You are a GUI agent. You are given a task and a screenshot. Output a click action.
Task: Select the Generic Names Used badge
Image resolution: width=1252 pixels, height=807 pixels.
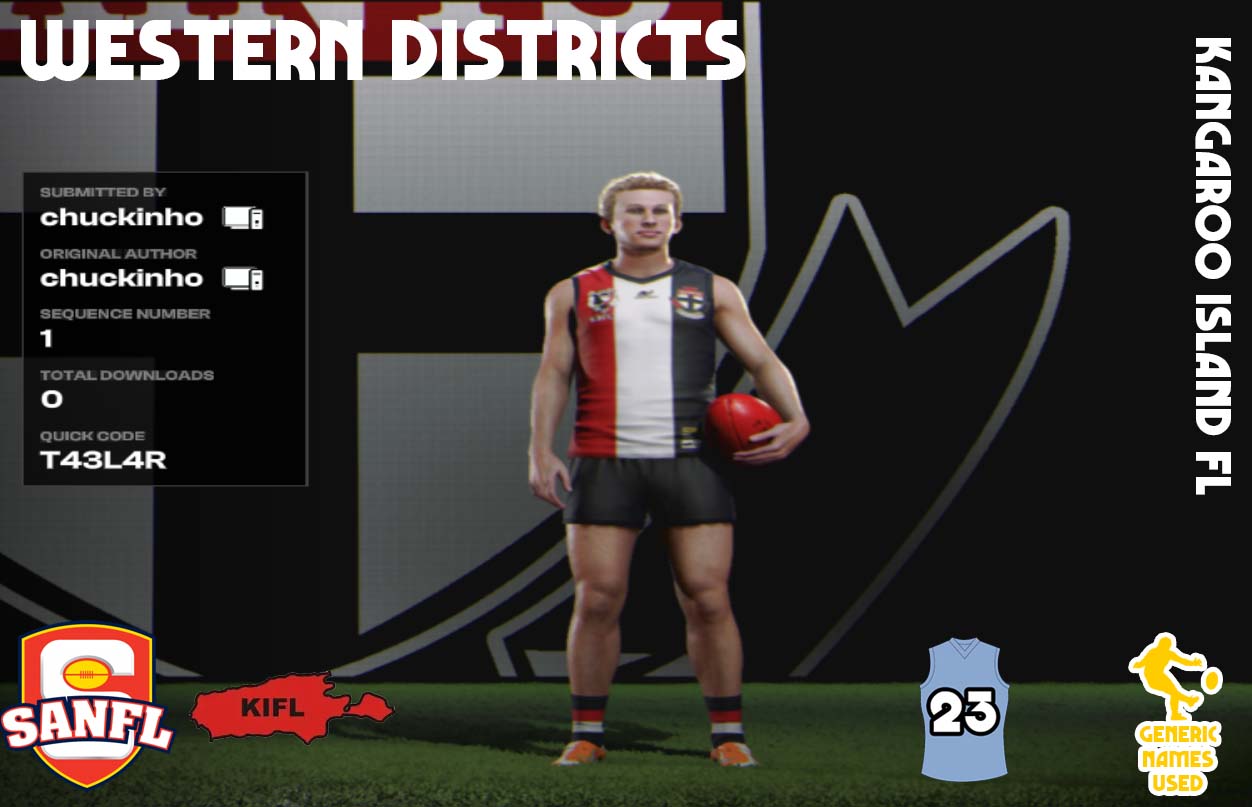tap(1176, 714)
